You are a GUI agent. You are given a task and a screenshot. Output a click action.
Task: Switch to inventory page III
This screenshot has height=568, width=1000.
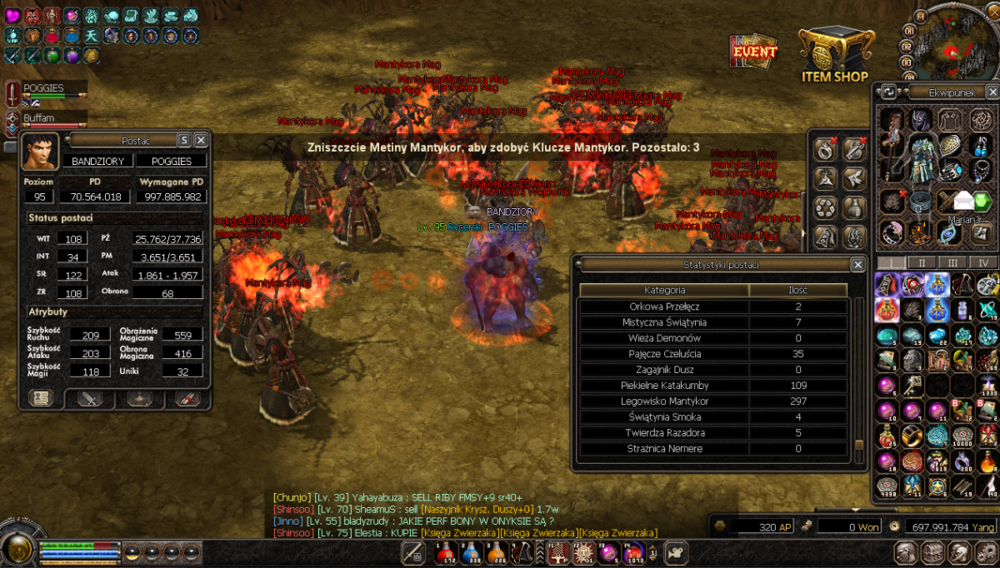coord(952,263)
